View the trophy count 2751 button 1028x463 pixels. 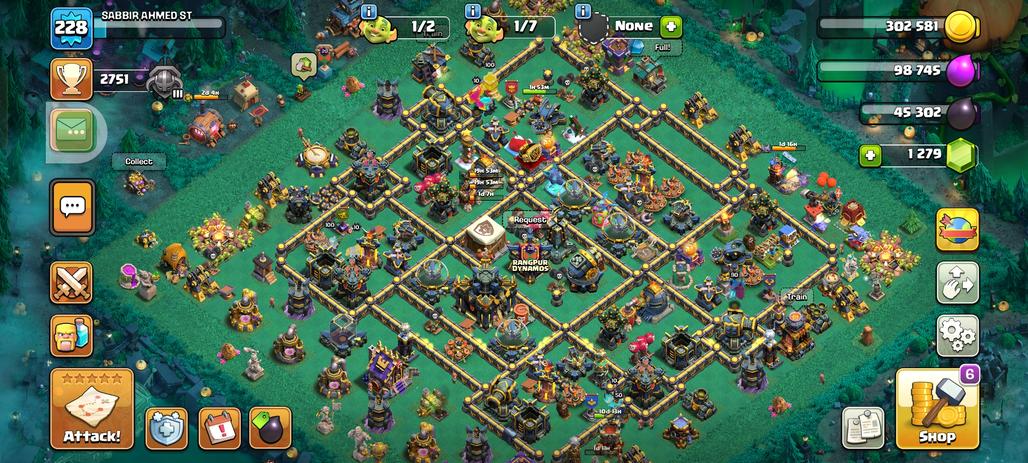(x=72, y=79)
